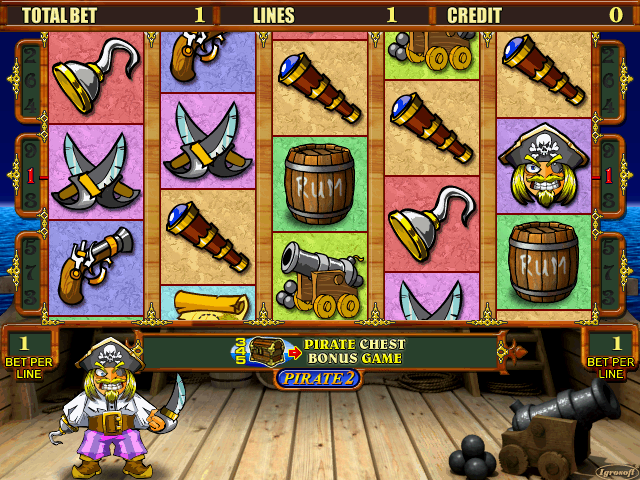This screenshot has width=640, height=480.
Task: Click the Pirate Chest Bonus Game banner
Action: coord(320,351)
